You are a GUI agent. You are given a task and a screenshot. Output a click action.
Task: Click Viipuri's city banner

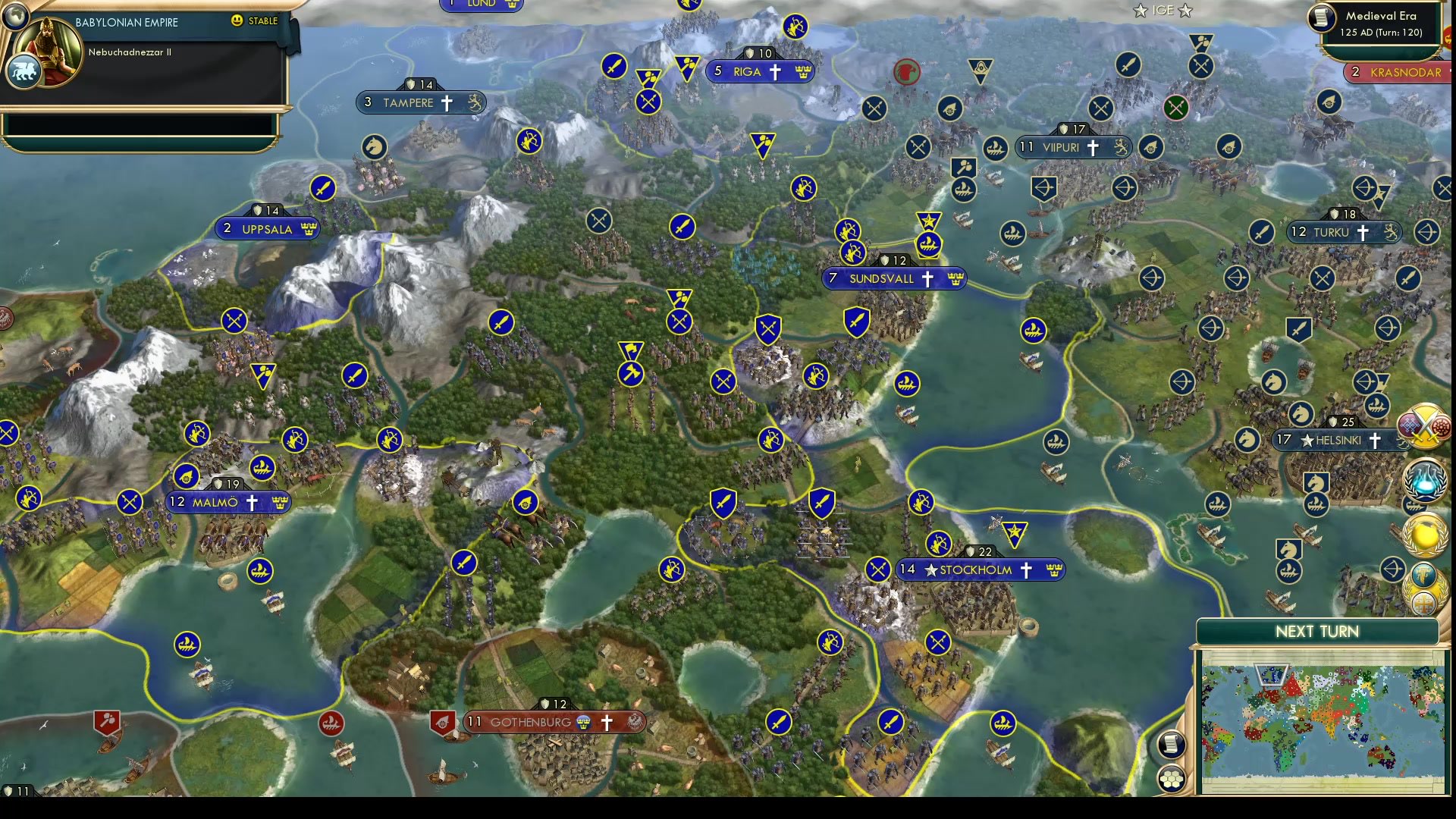tap(1072, 147)
